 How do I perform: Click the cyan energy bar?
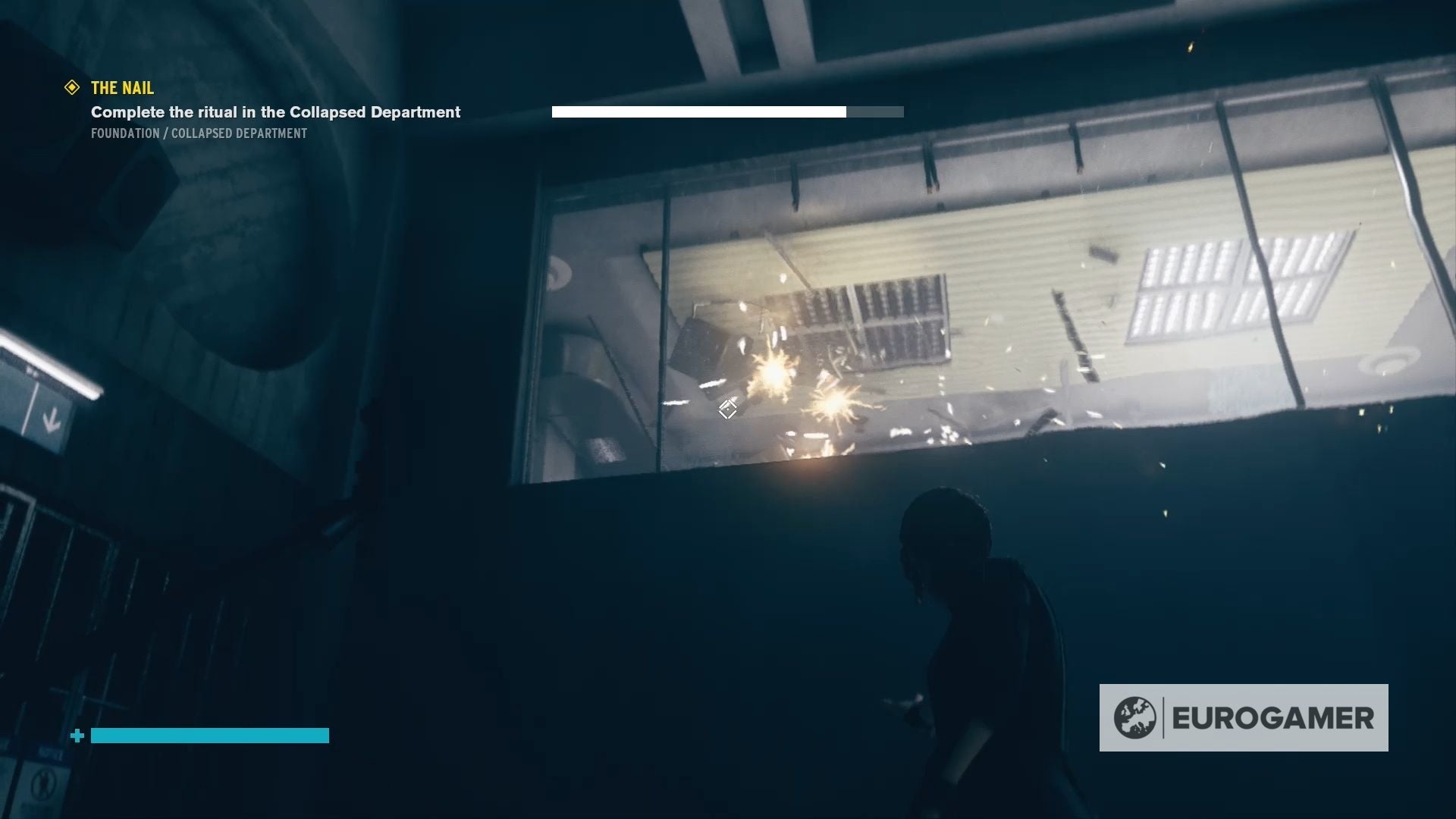(x=209, y=735)
